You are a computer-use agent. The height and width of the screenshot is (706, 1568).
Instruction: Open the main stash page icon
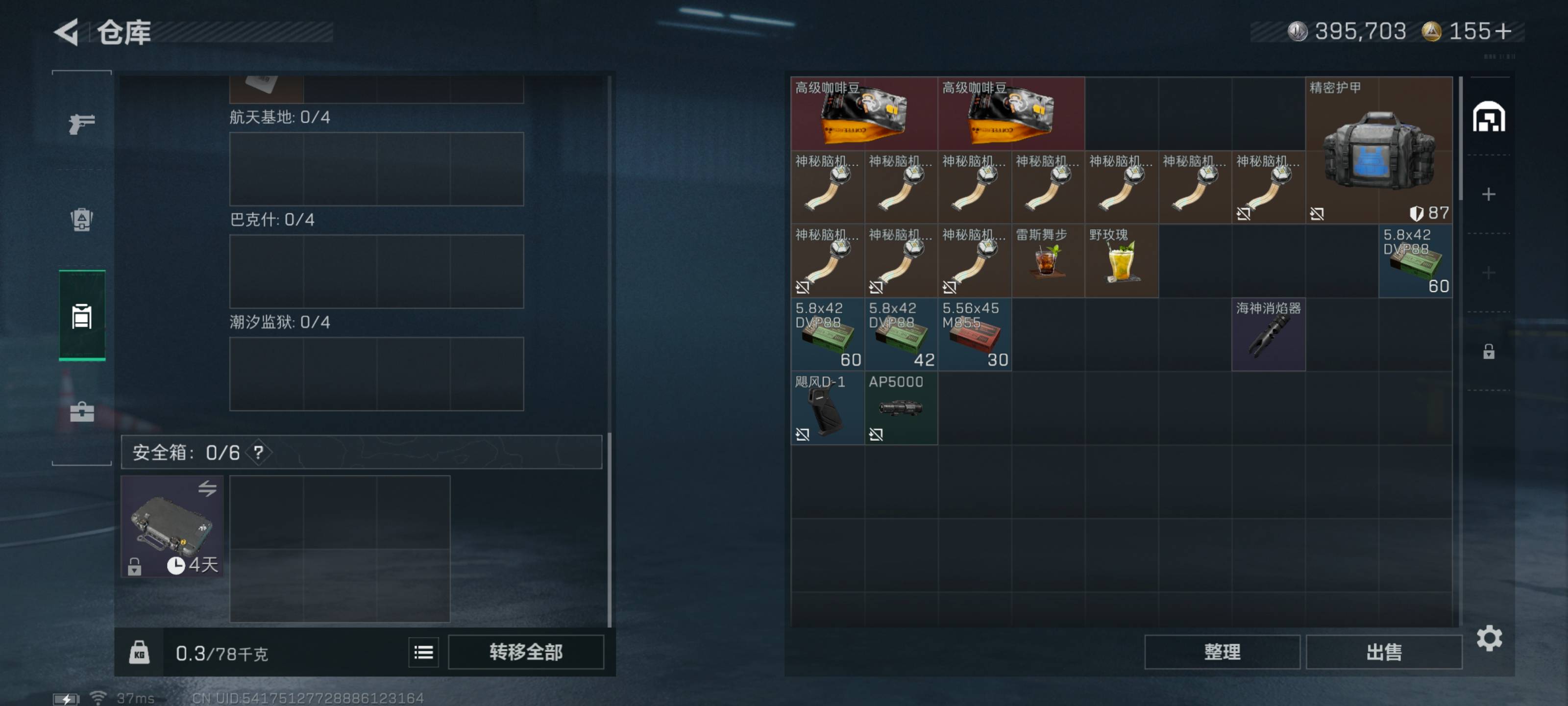click(x=1489, y=117)
